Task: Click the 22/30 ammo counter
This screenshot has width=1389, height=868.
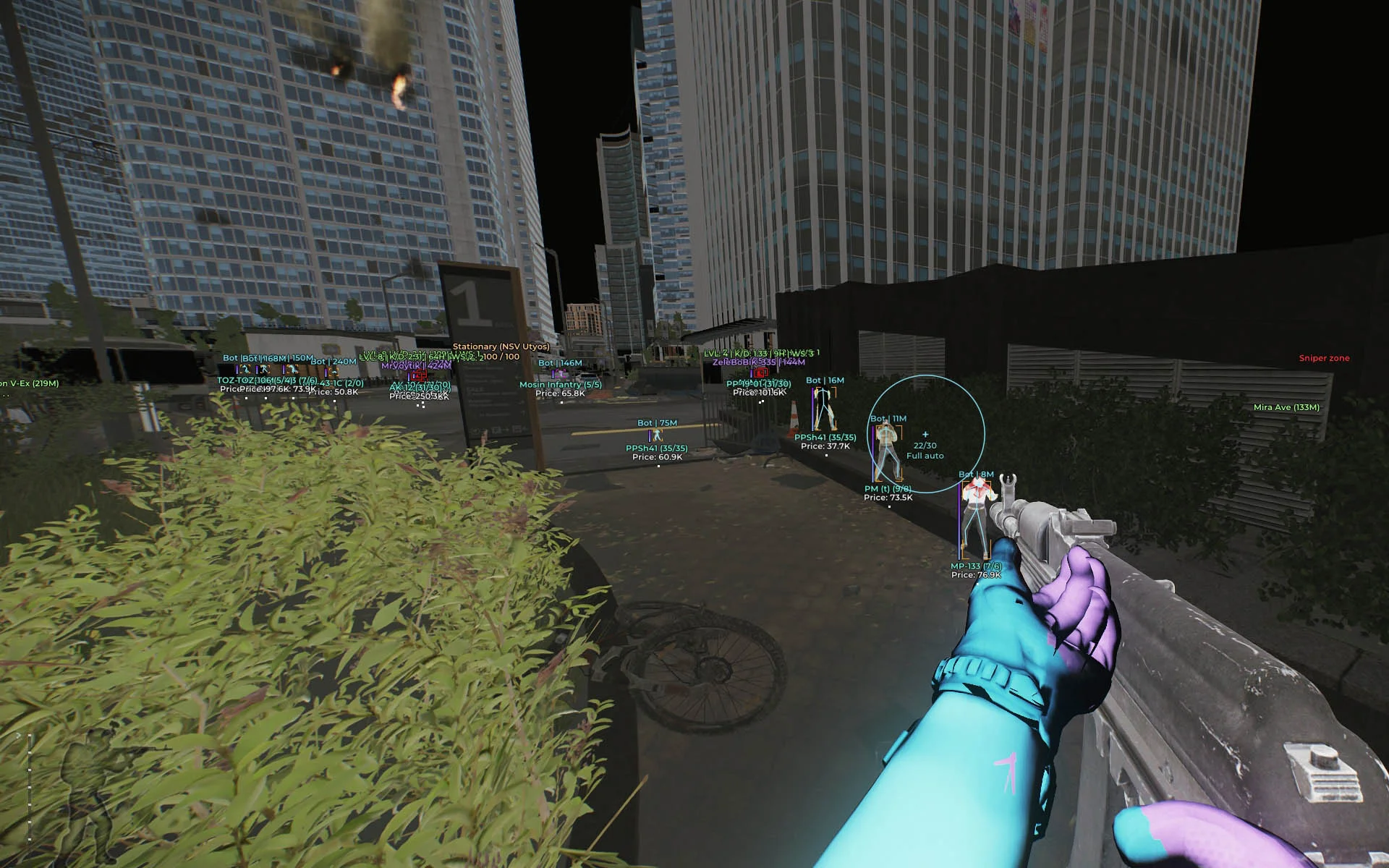Action: [925, 446]
